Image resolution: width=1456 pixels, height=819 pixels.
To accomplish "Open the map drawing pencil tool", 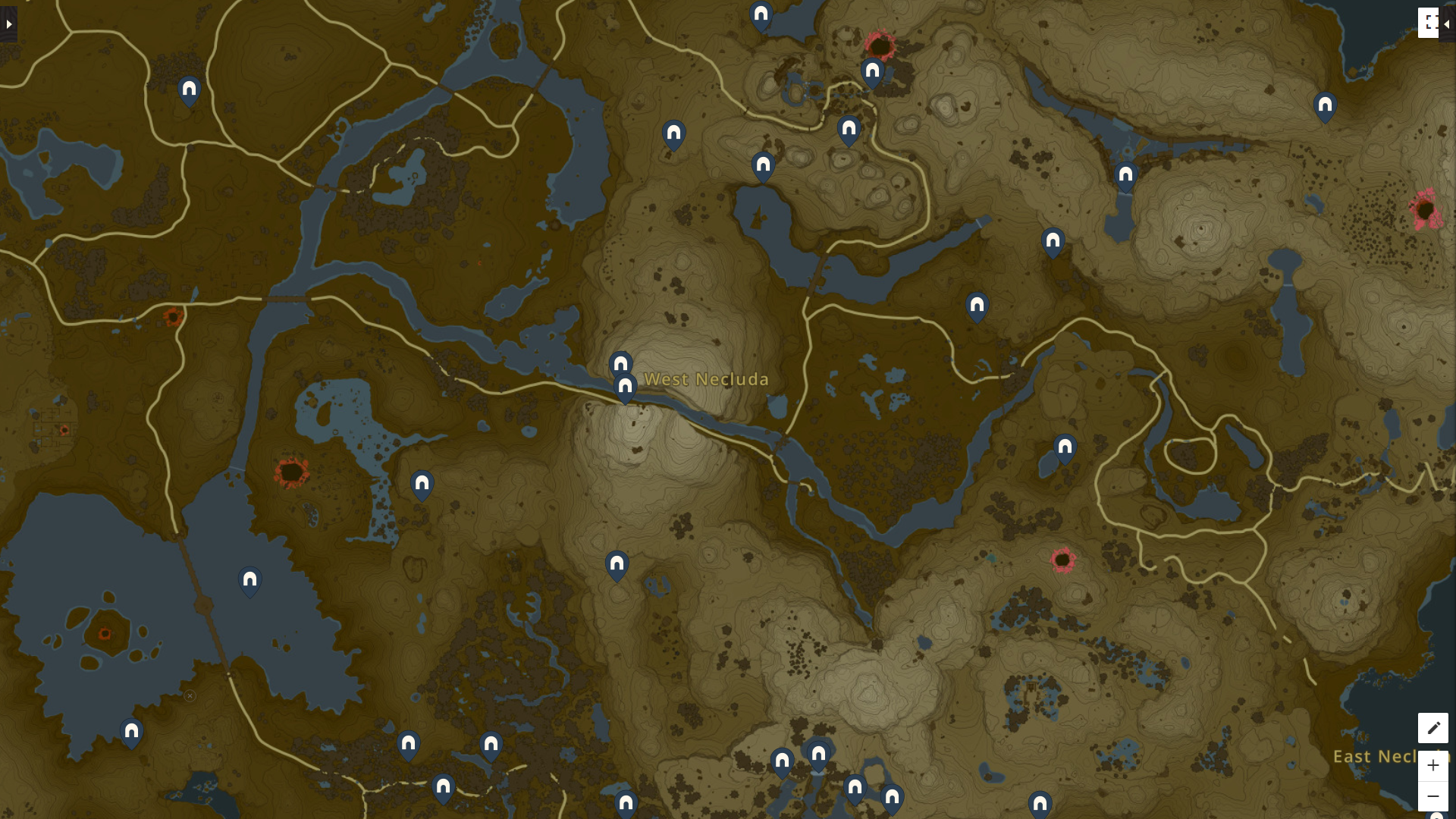I will (1432, 727).
